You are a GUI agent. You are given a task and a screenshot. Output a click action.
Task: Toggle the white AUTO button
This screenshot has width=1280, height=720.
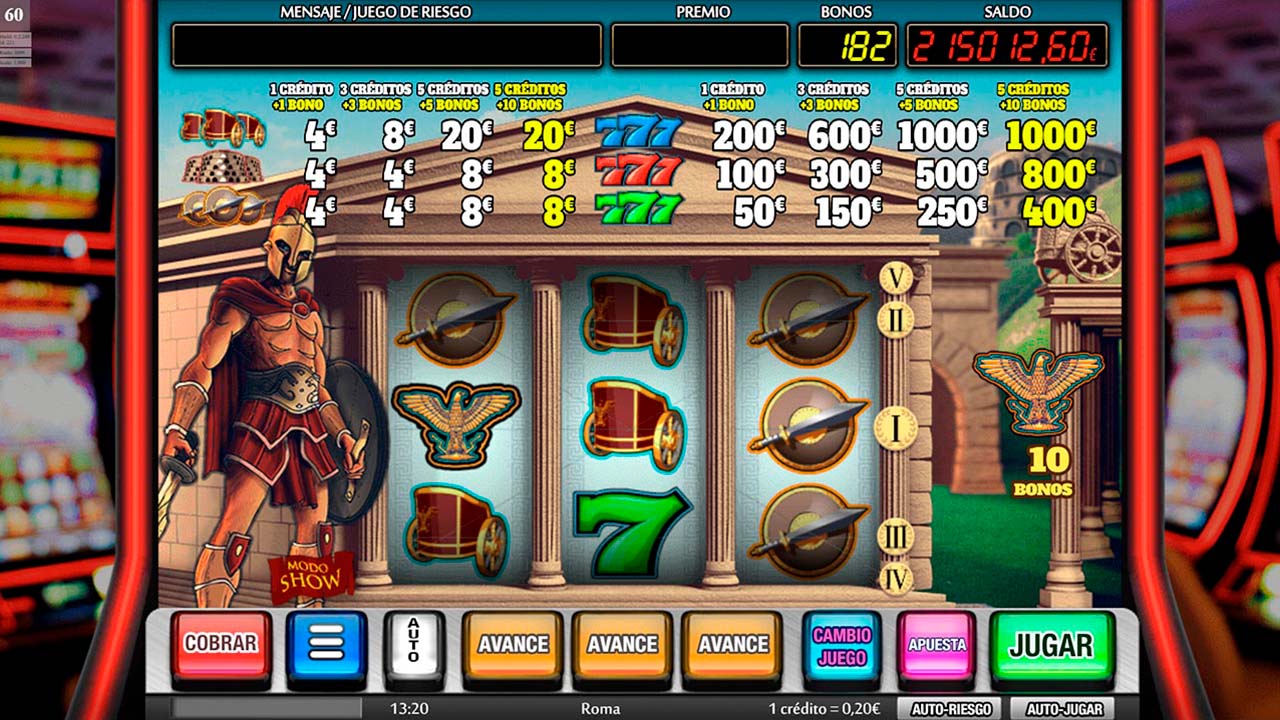click(413, 644)
